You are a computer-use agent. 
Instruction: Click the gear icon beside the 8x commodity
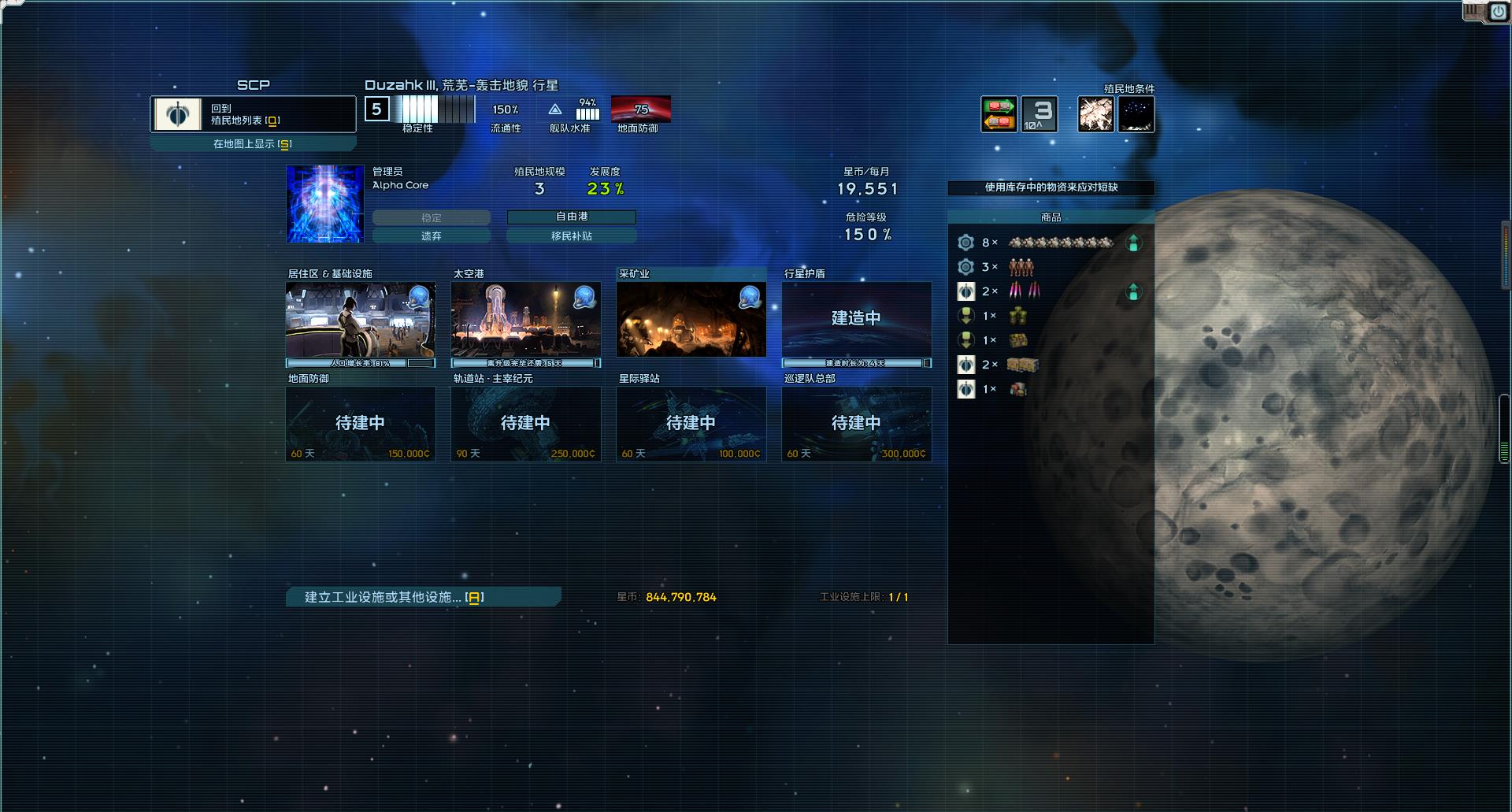[966, 243]
